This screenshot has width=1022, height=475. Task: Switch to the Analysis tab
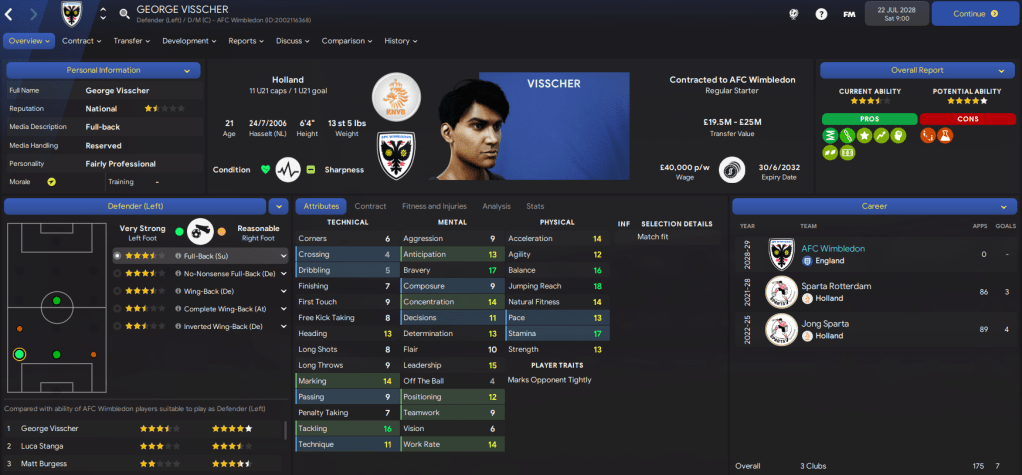(x=496, y=206)
